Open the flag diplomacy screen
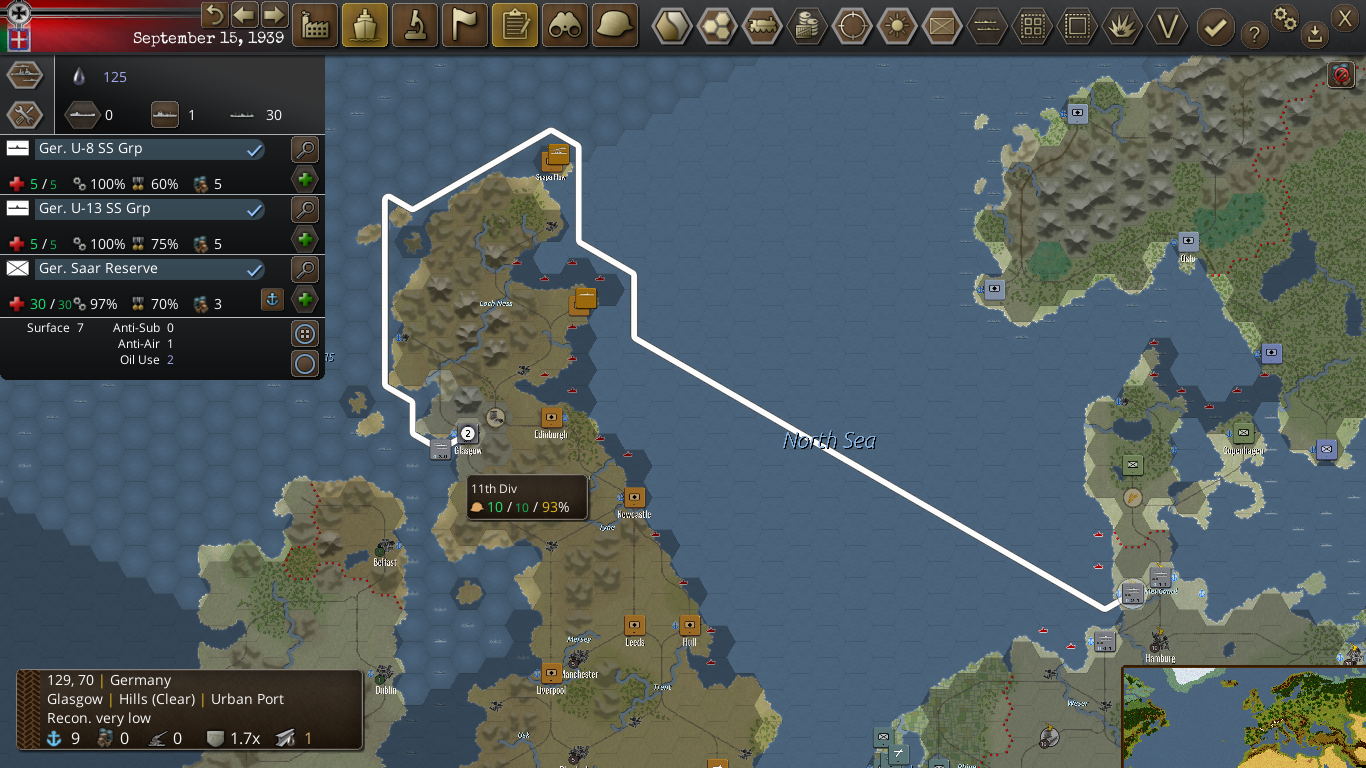Viewport: 1366px width, 768px height. (x=465, y=26)
